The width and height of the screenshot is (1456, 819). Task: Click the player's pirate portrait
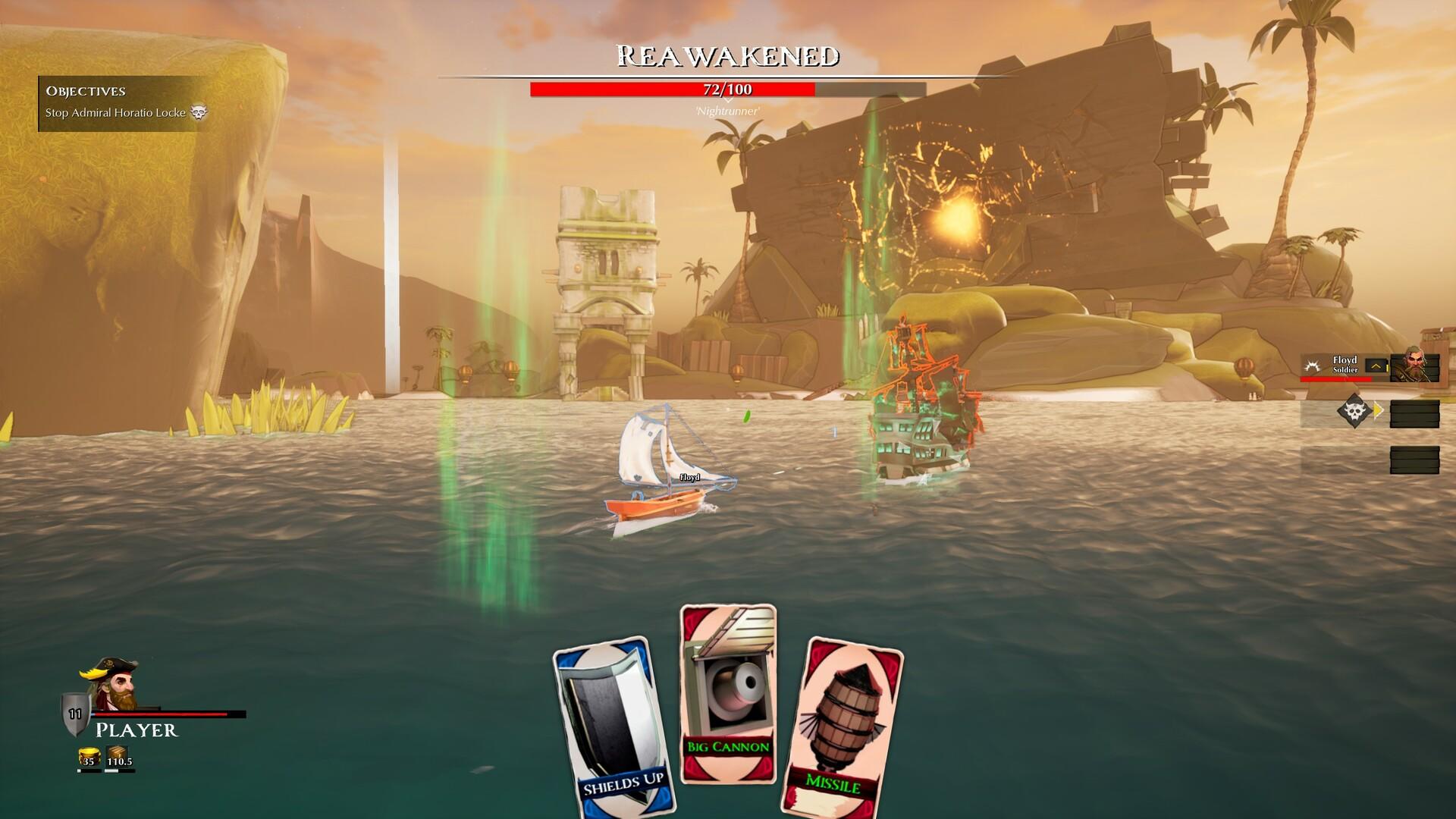click(x=111, y=685)
